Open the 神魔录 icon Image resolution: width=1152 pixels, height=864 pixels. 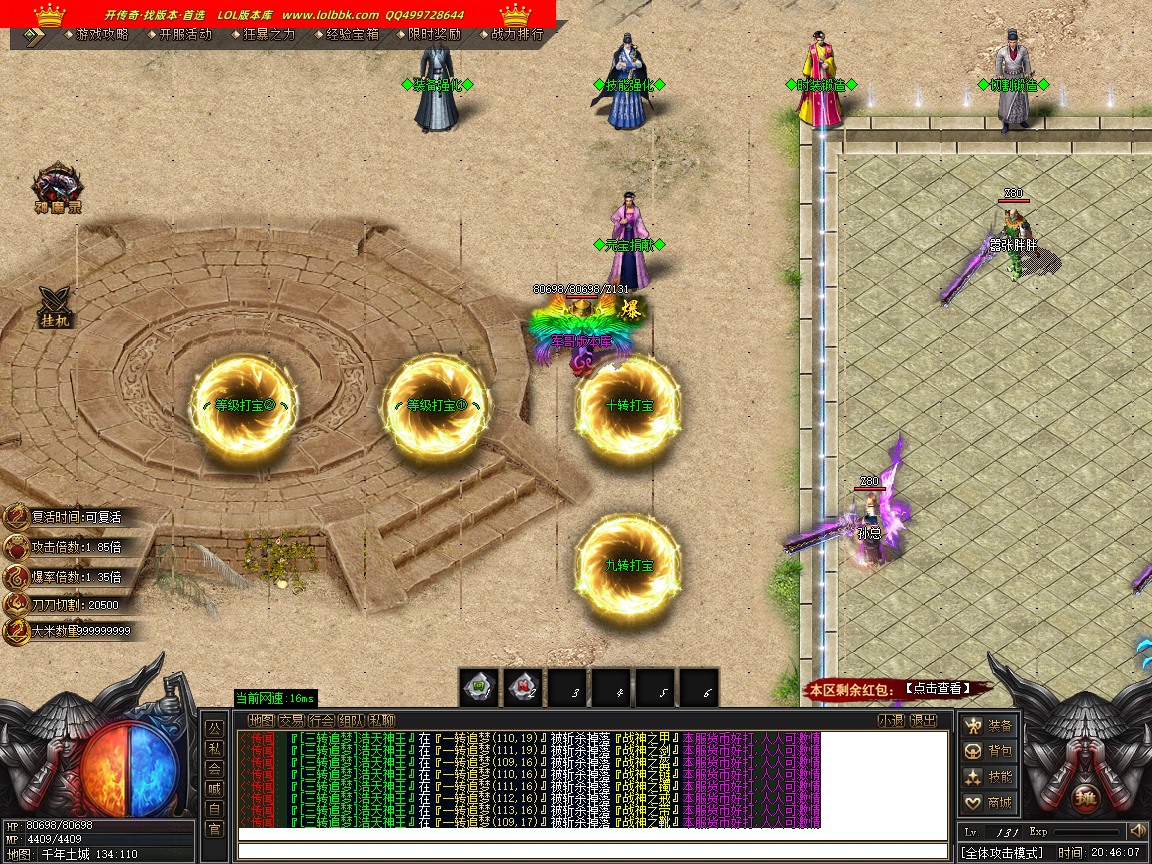(x=57, y=190)
